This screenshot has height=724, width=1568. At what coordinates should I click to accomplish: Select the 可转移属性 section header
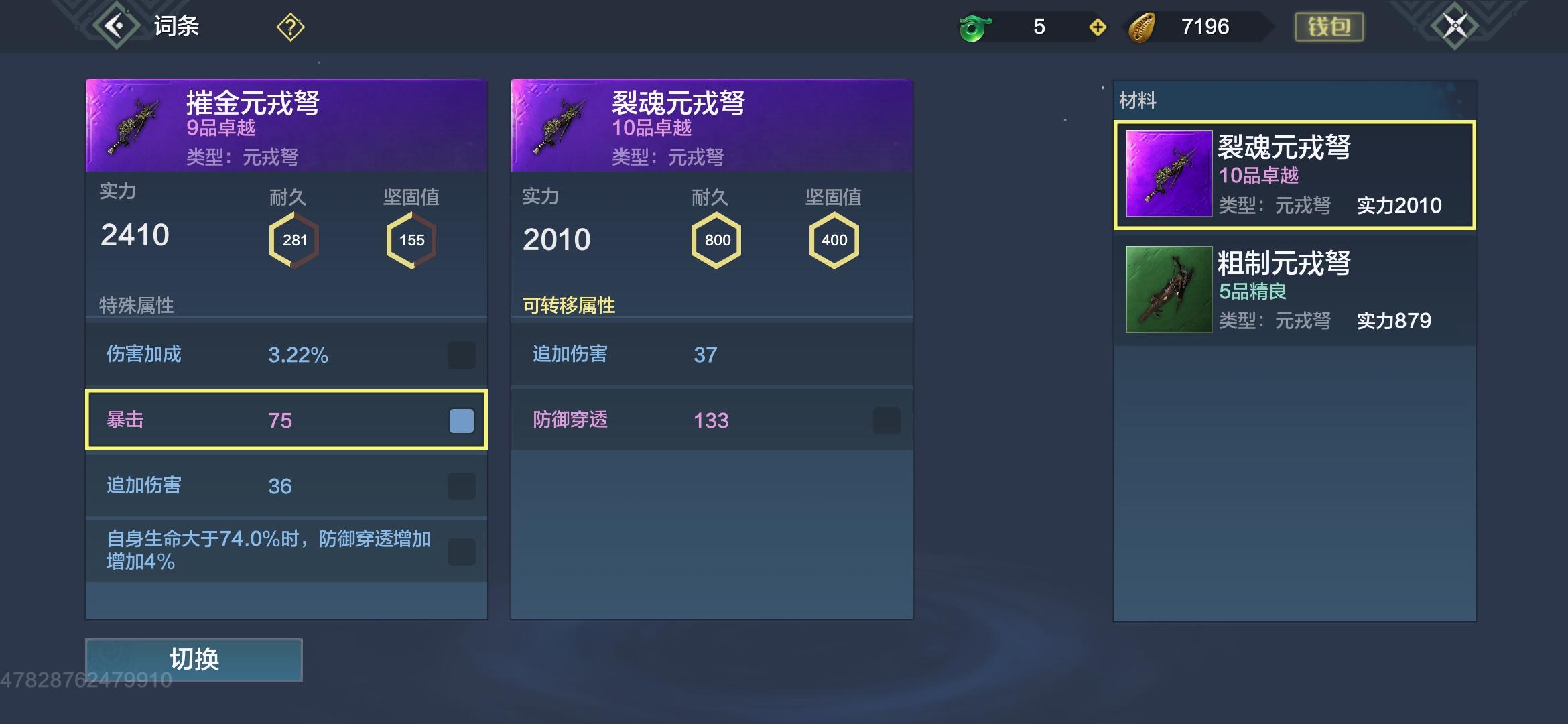click(x=569, y=305)
